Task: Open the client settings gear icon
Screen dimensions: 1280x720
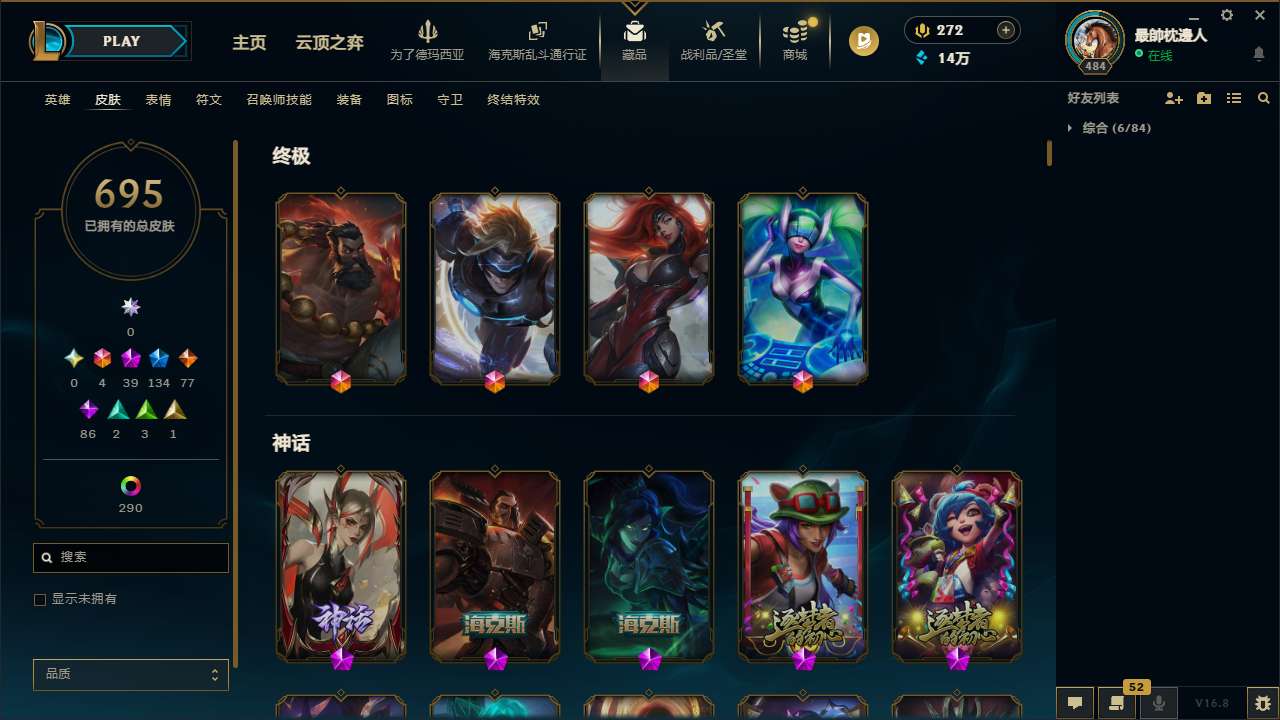Action: point(1226,15)
